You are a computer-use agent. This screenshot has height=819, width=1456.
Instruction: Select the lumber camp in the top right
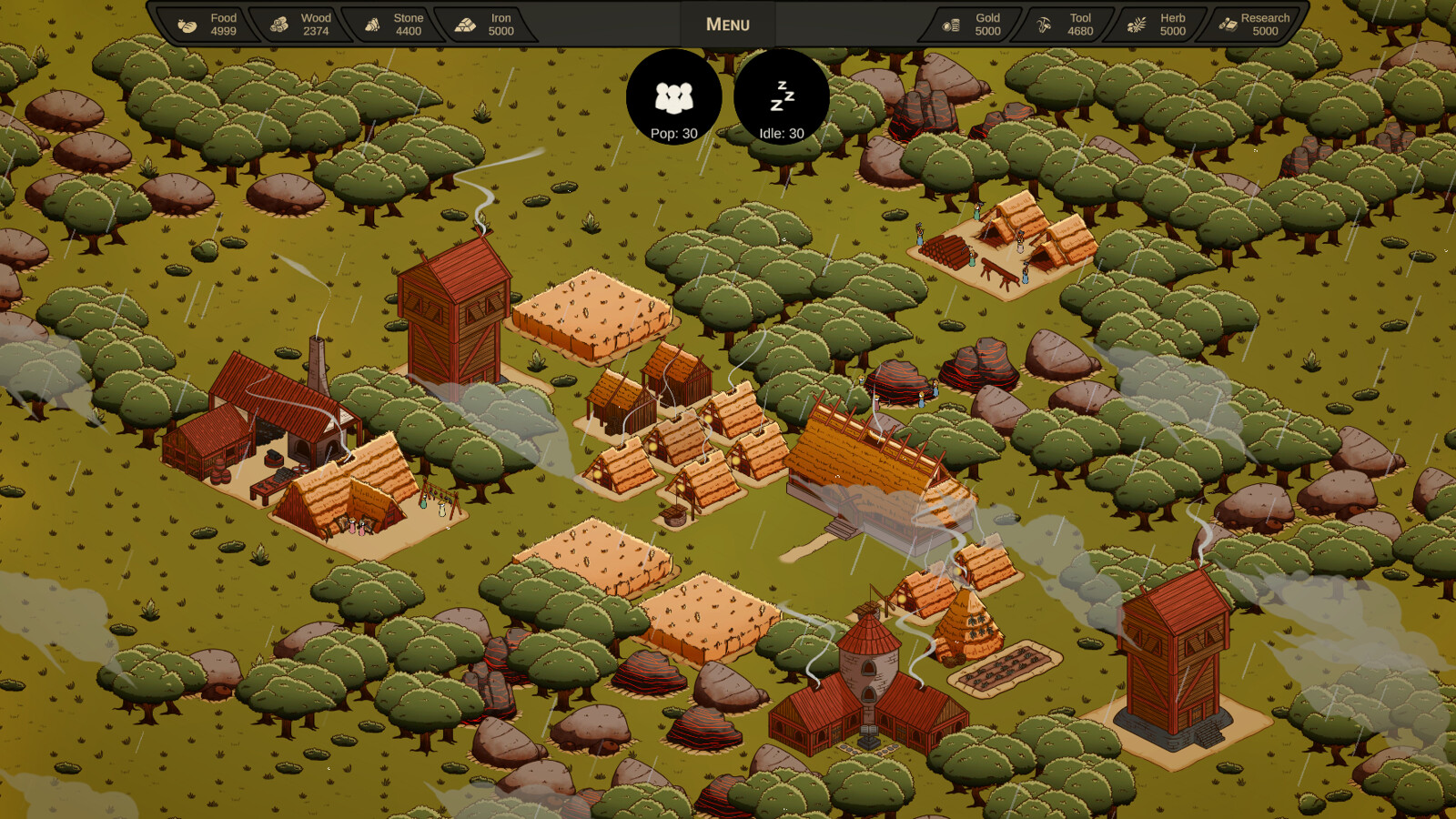pyautogui.click(x=1001, y=241)
